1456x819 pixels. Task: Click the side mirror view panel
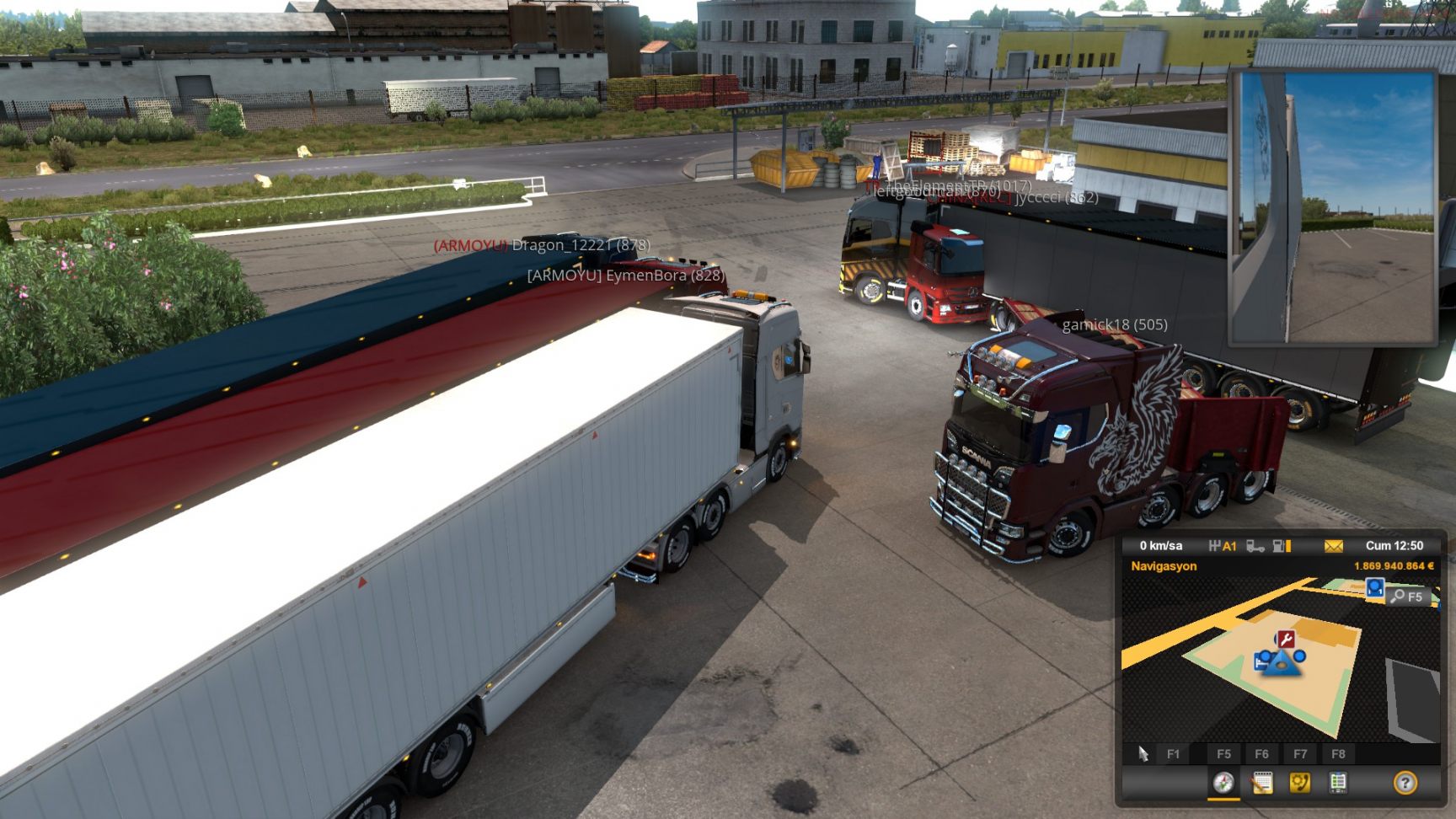click(1333, 208)
